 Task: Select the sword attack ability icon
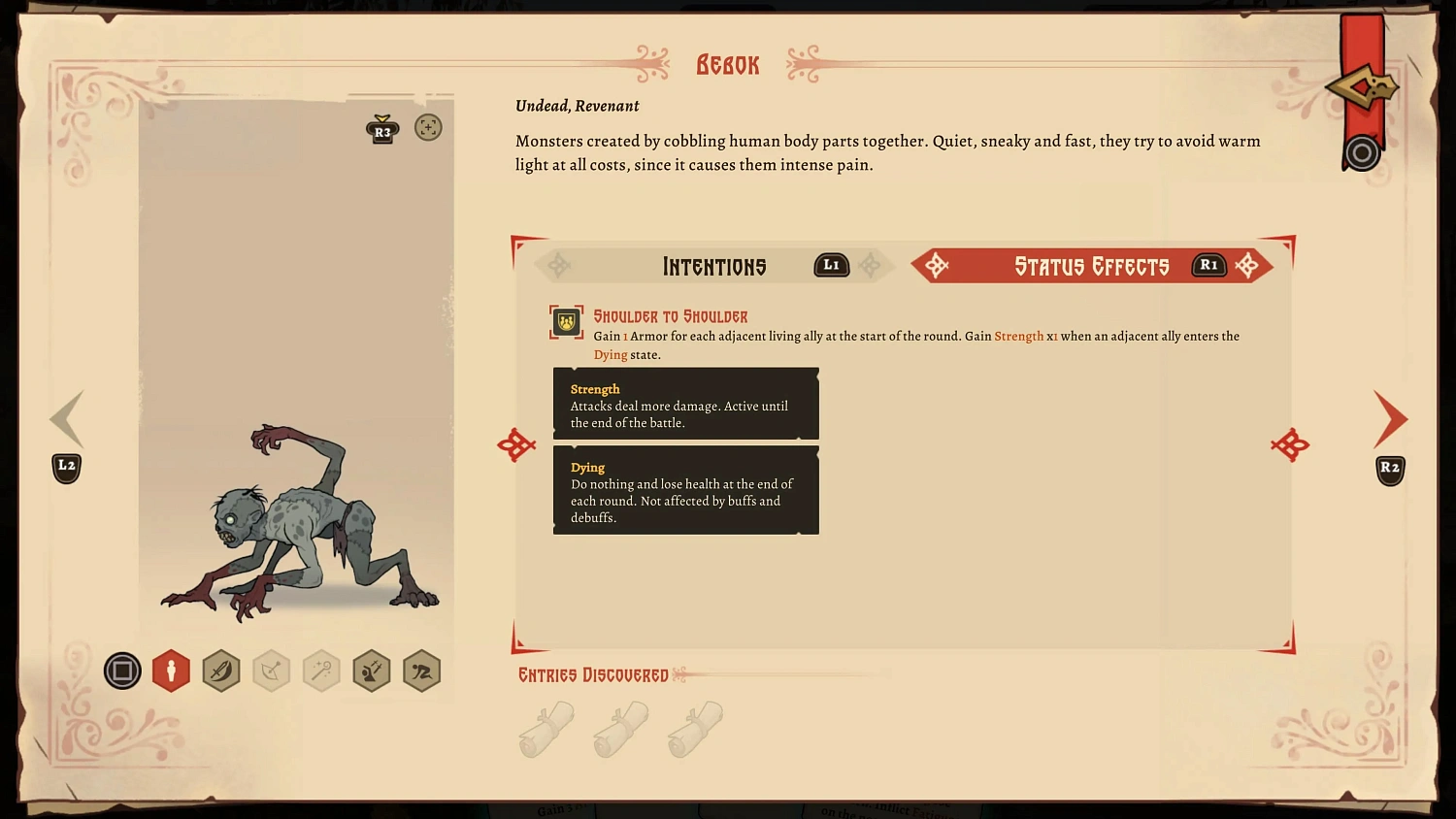click(x=220, y=671)
